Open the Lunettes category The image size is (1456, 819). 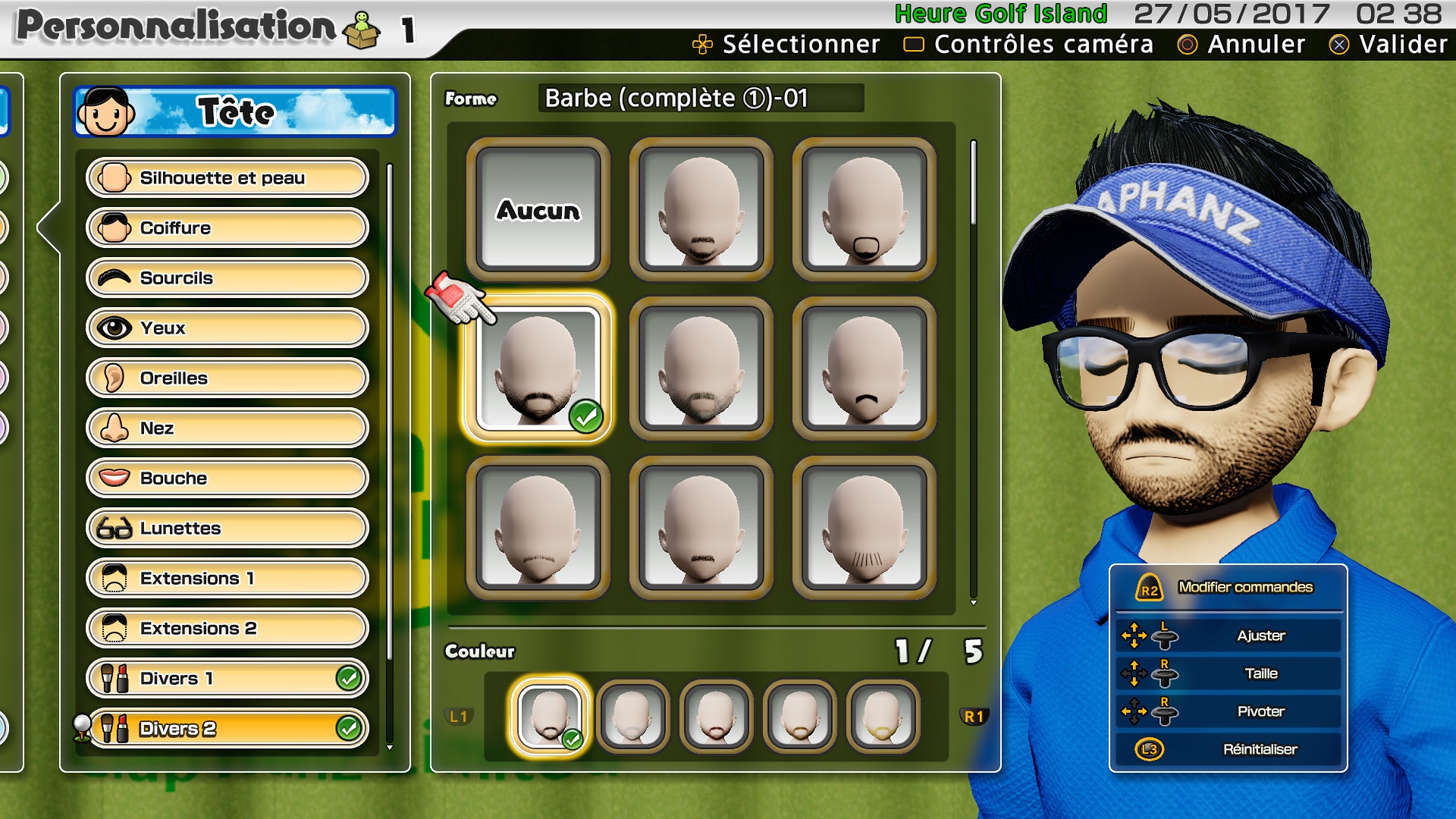tap(227, 529)
